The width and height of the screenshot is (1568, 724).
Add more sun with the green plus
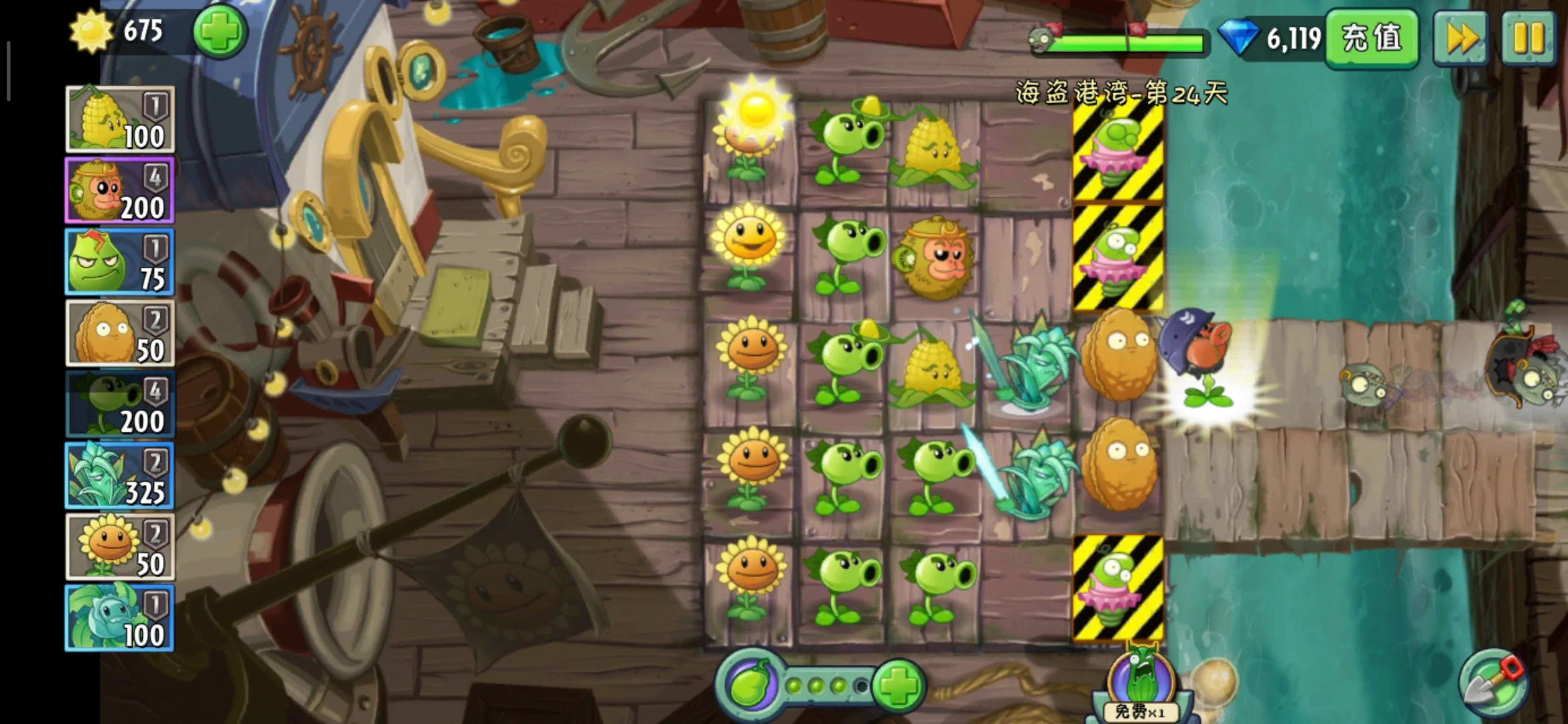(x=220, y=32)
